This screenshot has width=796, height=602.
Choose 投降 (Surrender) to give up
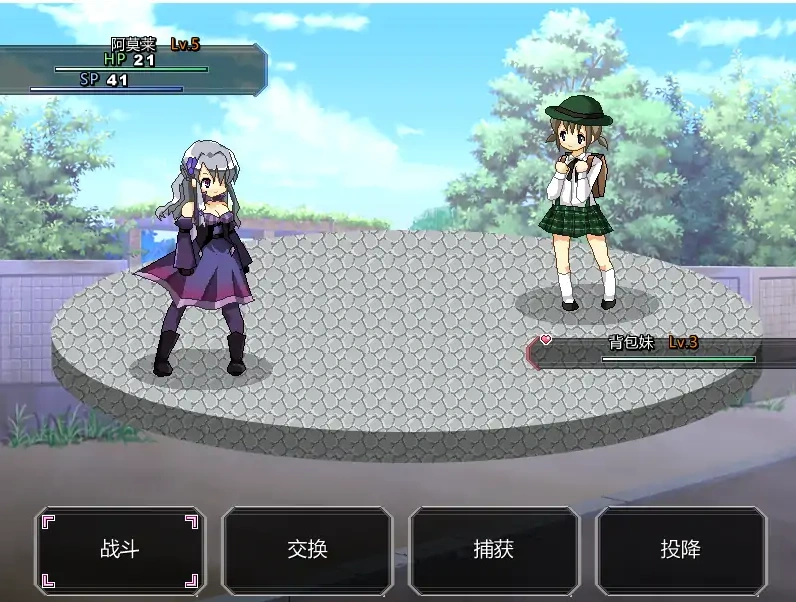tap(681, 550)
